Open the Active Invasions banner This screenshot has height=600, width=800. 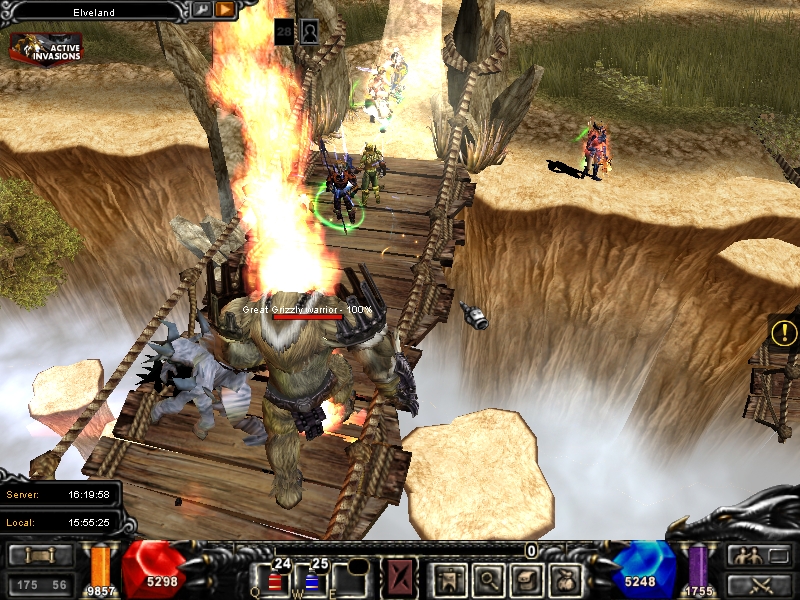click(x=46, y=46)
